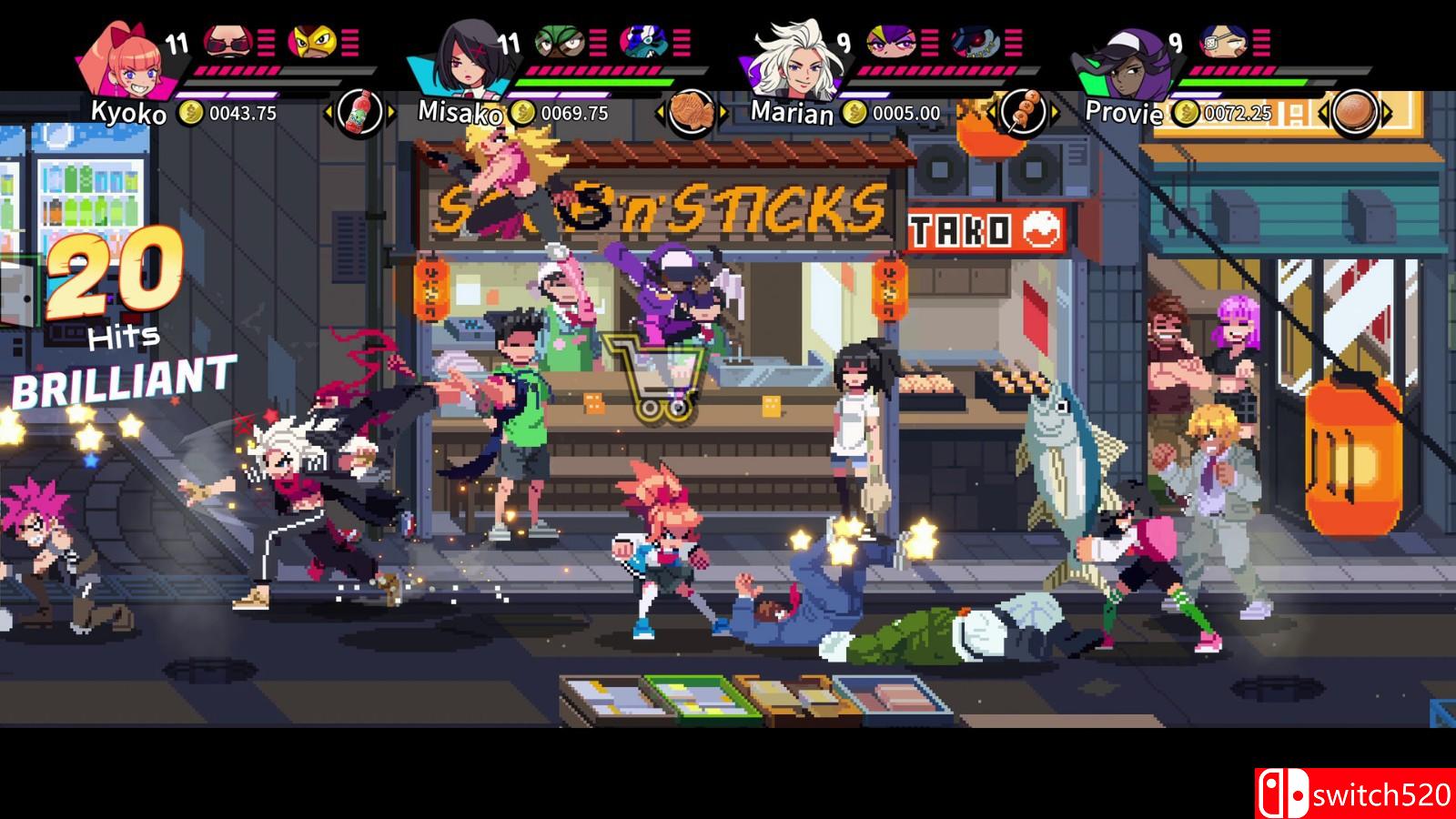Call Provie's eyepatch recruit

click(x=1219, y=42)
